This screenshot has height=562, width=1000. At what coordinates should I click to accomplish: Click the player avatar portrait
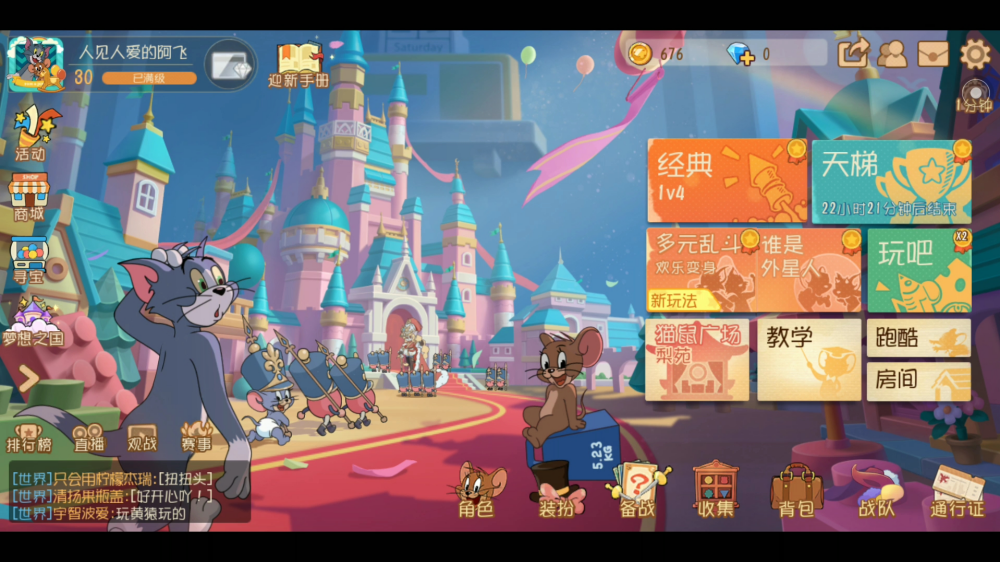click(36, 64)
